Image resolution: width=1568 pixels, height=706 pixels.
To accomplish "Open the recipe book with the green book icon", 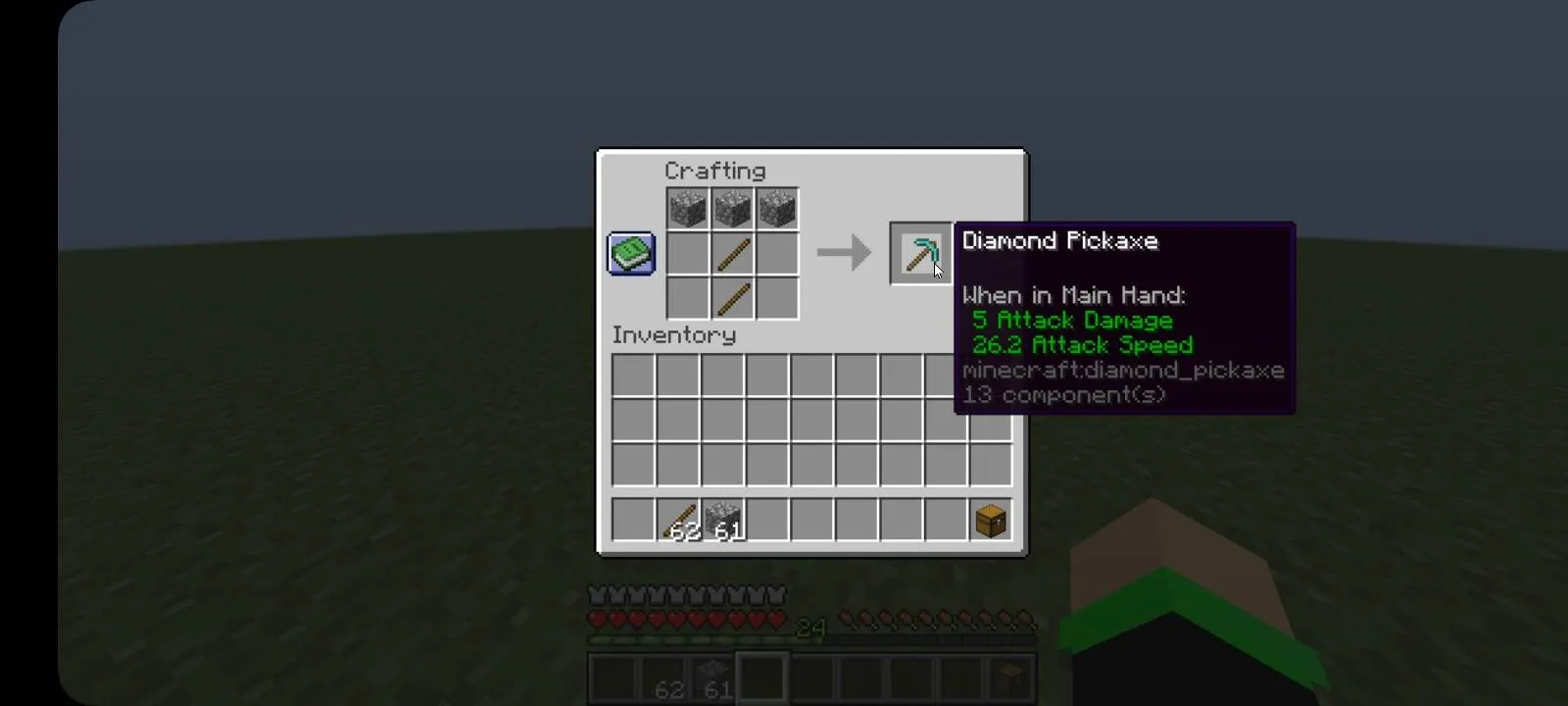I will pos(630,253).
